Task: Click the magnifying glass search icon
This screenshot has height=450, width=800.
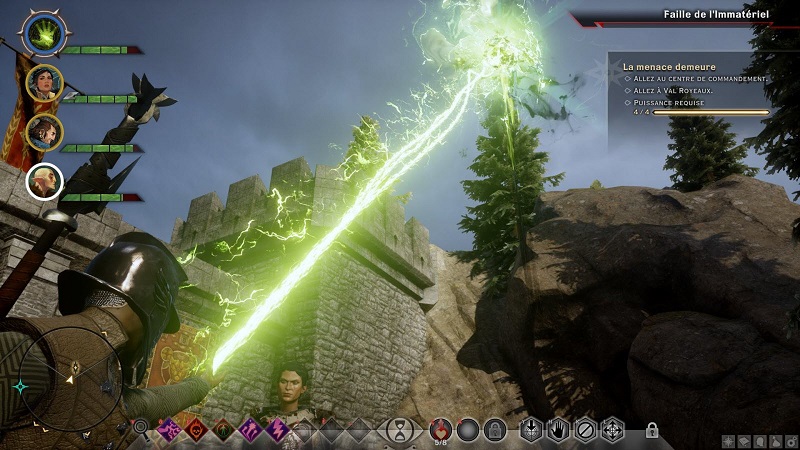Action: pos(142,430)
